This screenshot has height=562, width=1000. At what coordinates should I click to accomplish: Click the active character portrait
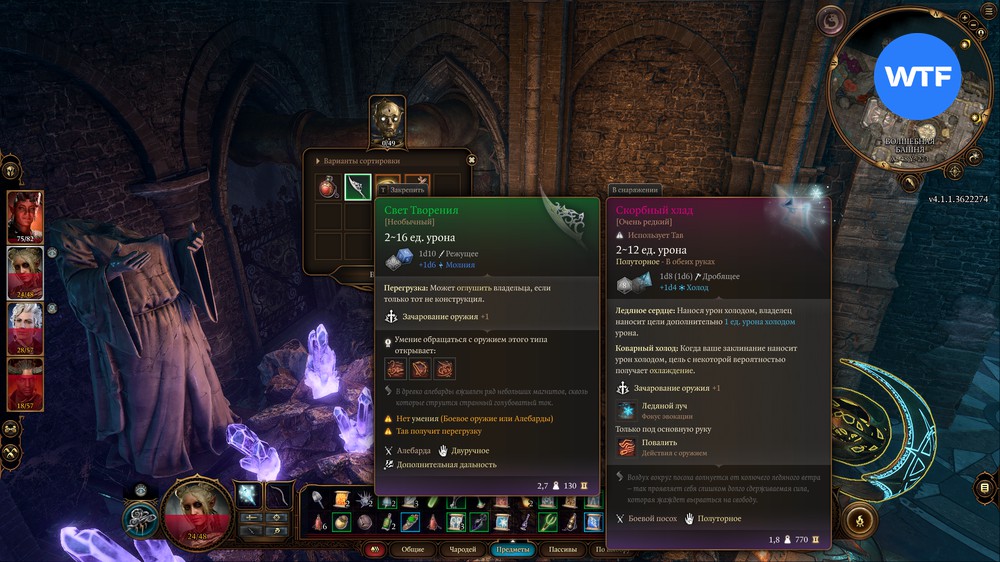(x=190, y=506)
